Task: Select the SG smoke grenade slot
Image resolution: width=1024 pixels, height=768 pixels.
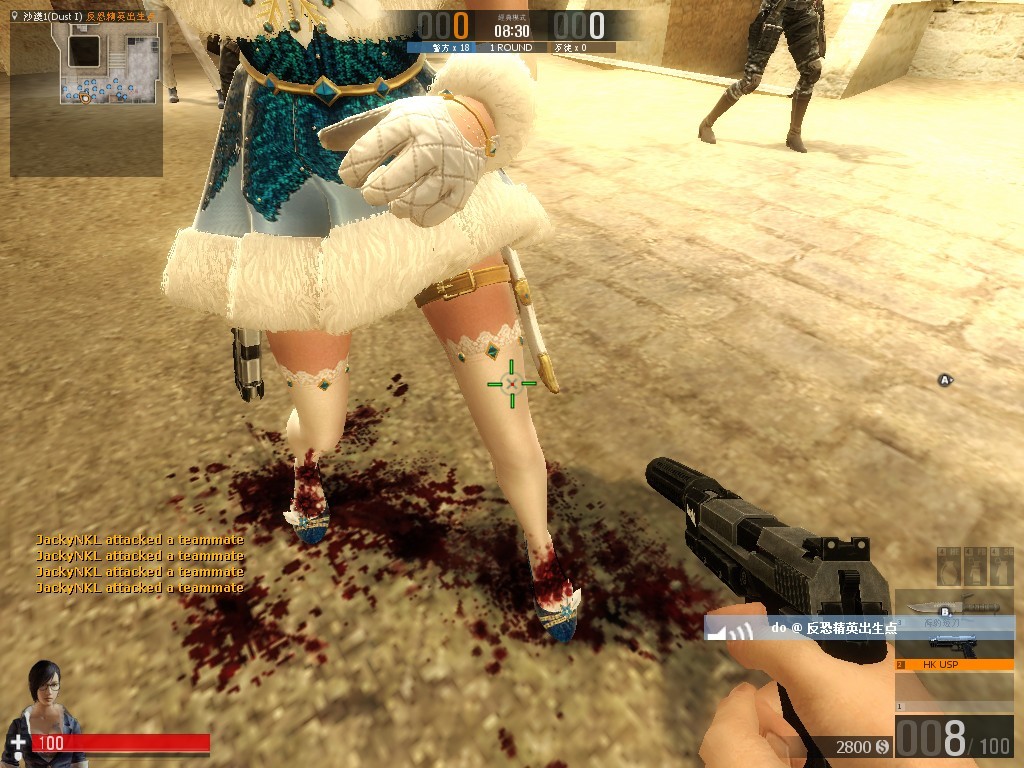Action: pyautogui.click(x=1001, y=566)
